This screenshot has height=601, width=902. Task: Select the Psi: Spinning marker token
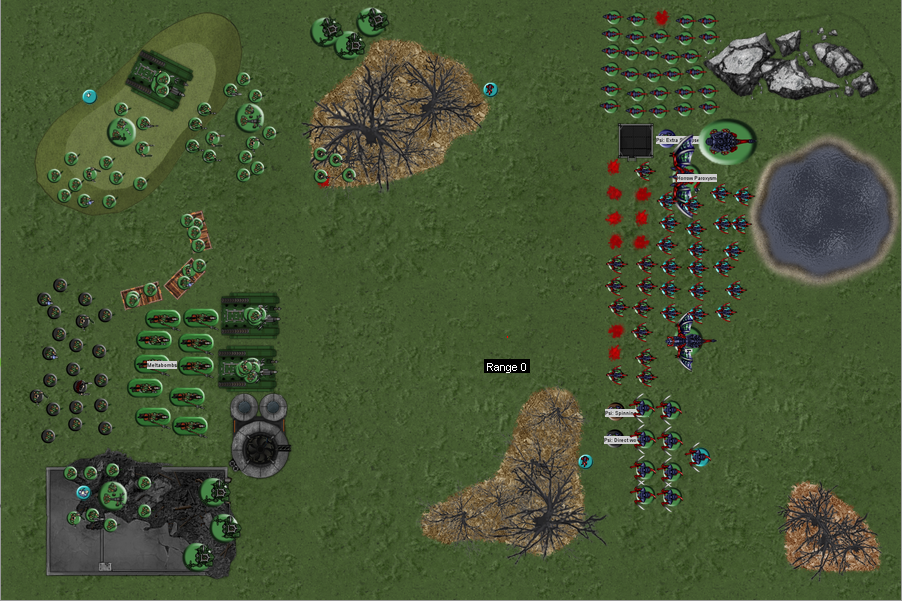(616, 411)
